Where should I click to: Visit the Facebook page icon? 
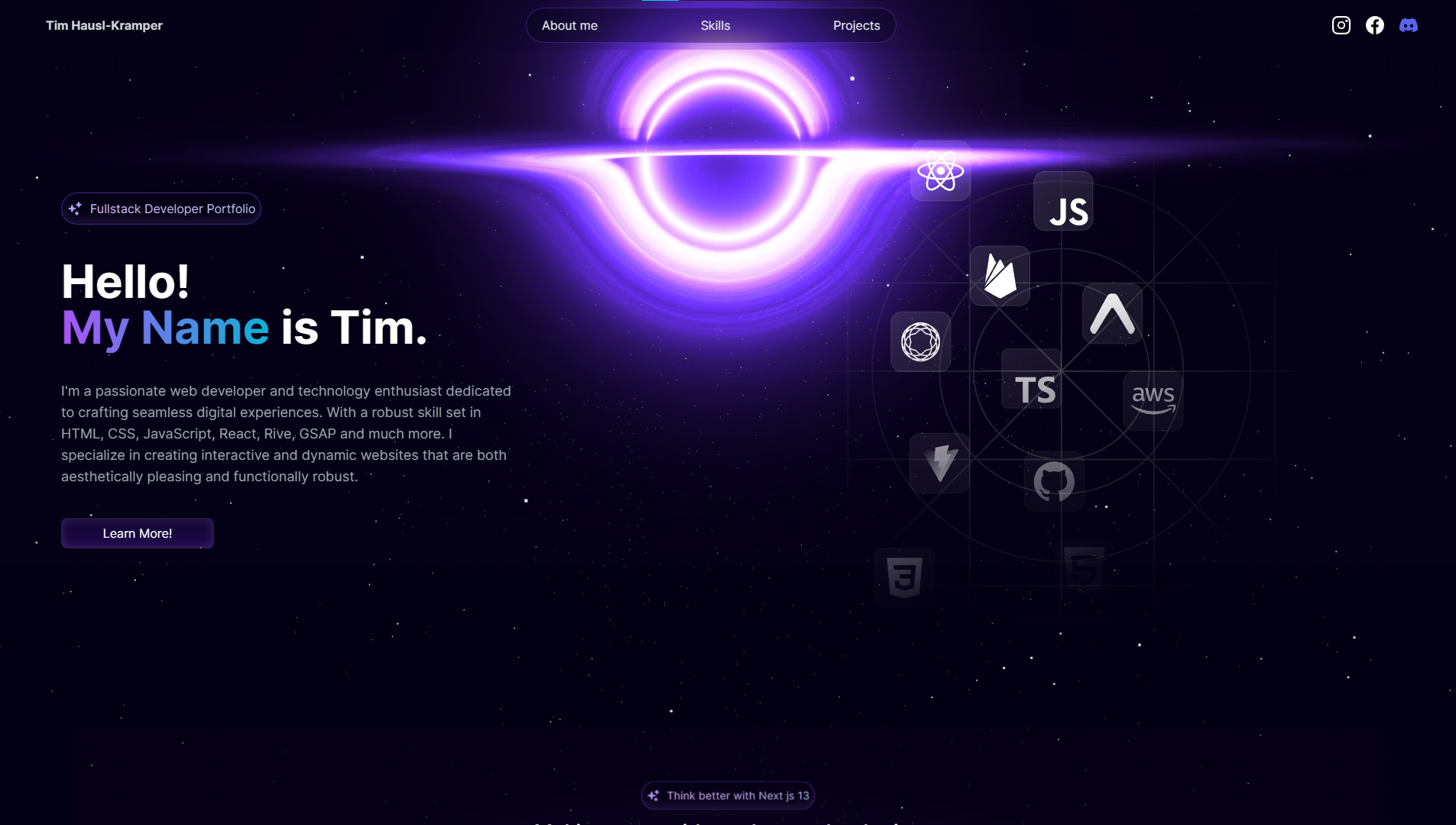pos(1374,25)
